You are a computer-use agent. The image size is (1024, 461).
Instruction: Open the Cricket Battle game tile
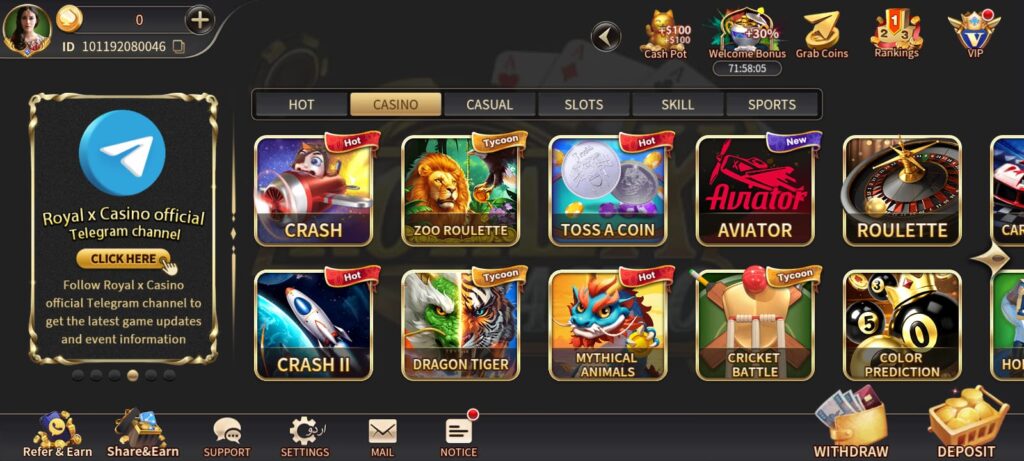(755, 325)
